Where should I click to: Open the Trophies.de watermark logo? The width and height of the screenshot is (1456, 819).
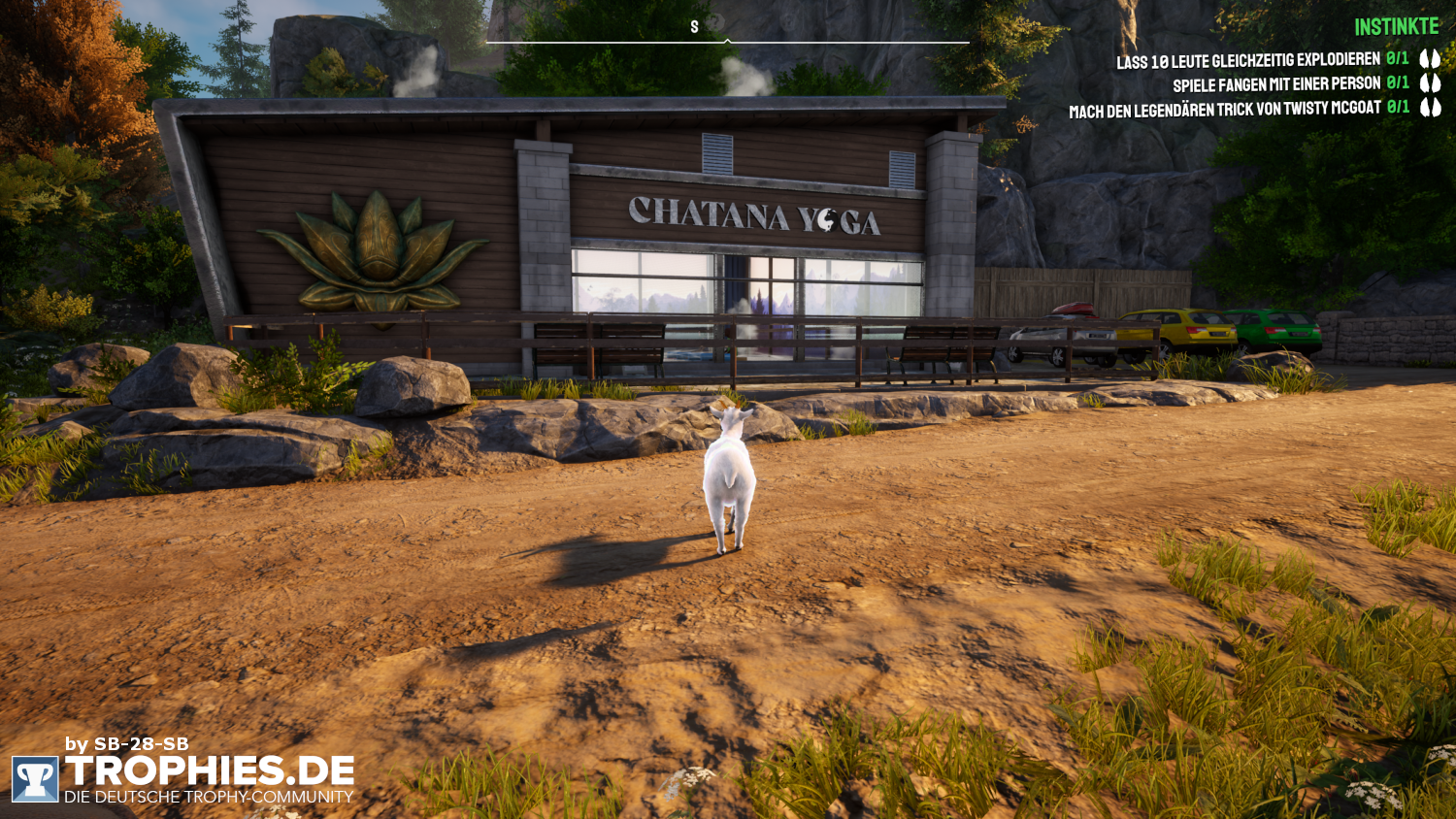tap(182, 777)
